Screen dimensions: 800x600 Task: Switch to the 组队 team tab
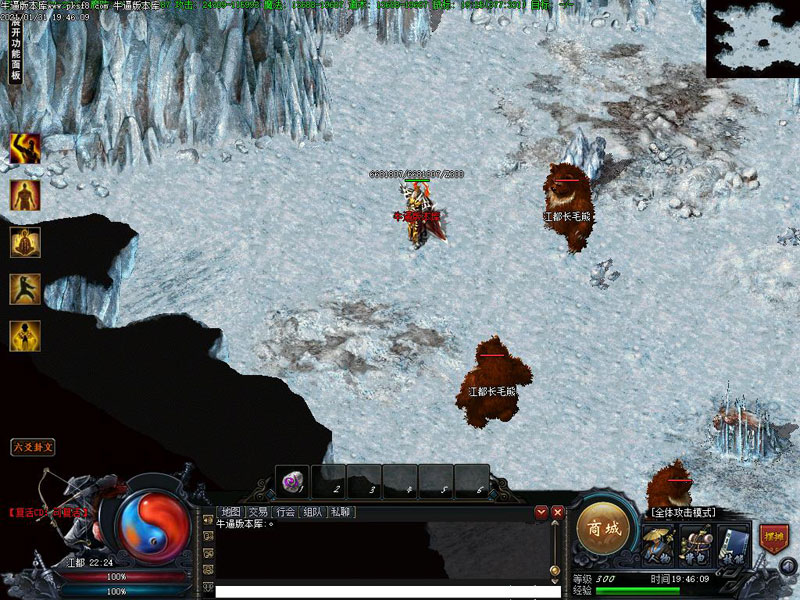click(313, 512)
